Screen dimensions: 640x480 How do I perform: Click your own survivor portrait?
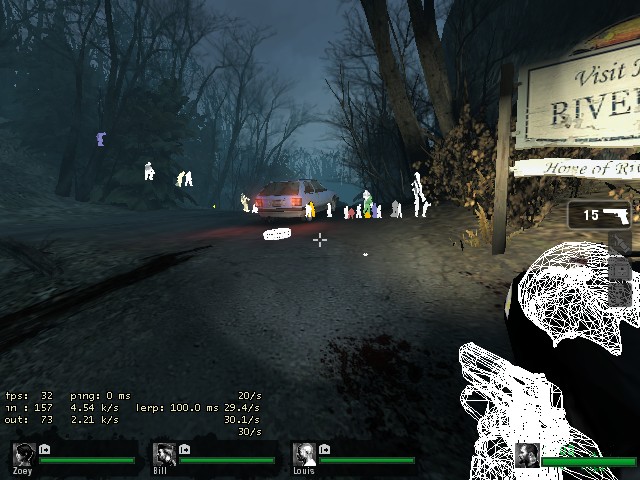click(527, 455)
